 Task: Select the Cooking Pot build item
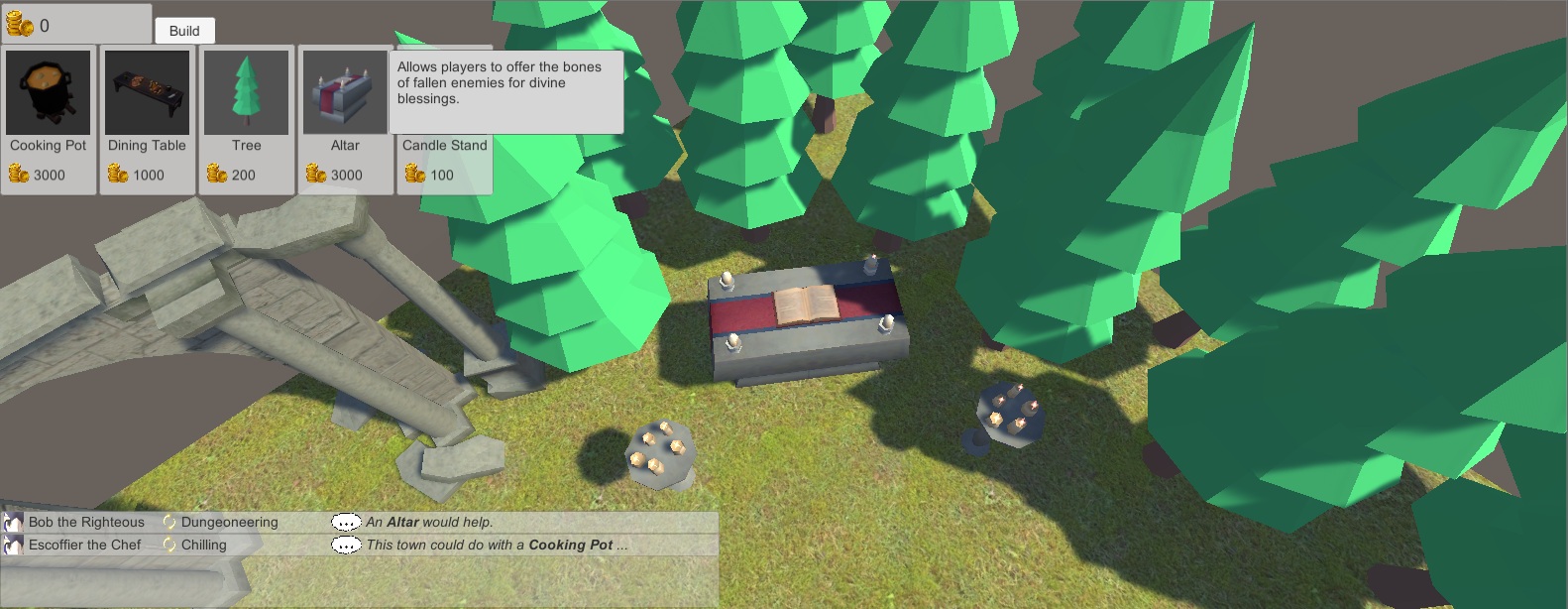pos(49,119)
